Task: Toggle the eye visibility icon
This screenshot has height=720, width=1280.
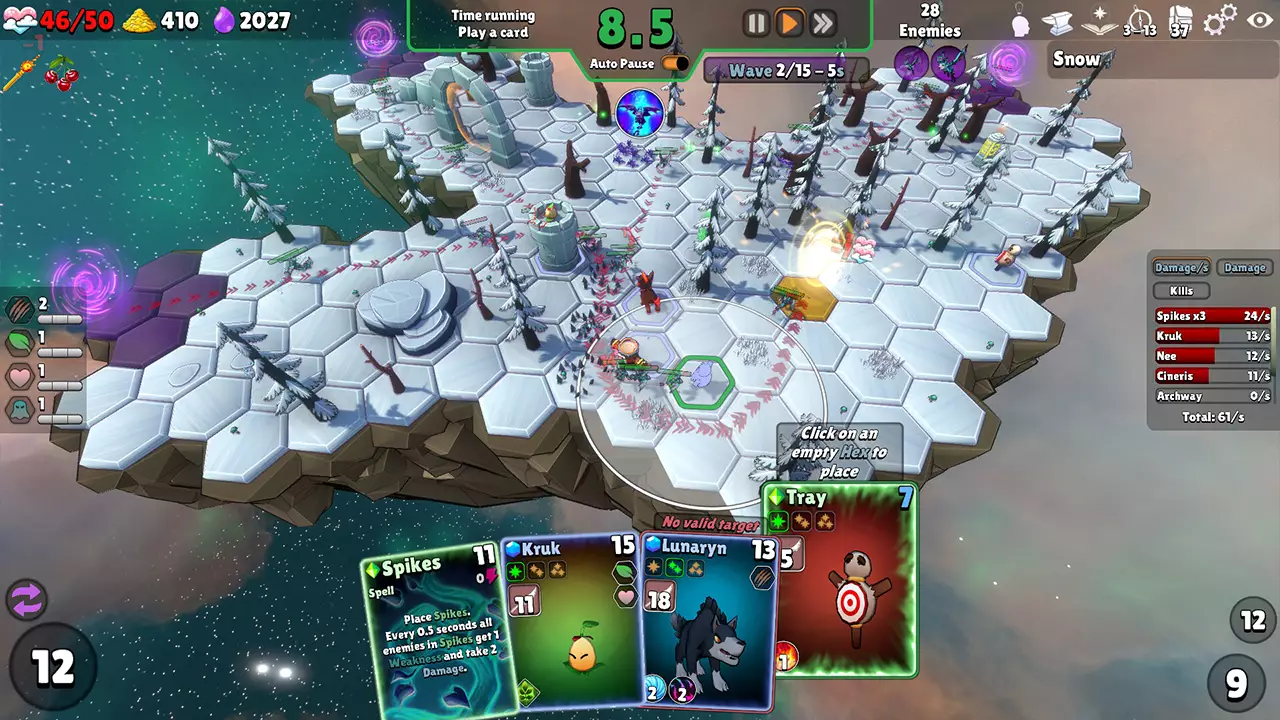Action: pos(1258,21)
